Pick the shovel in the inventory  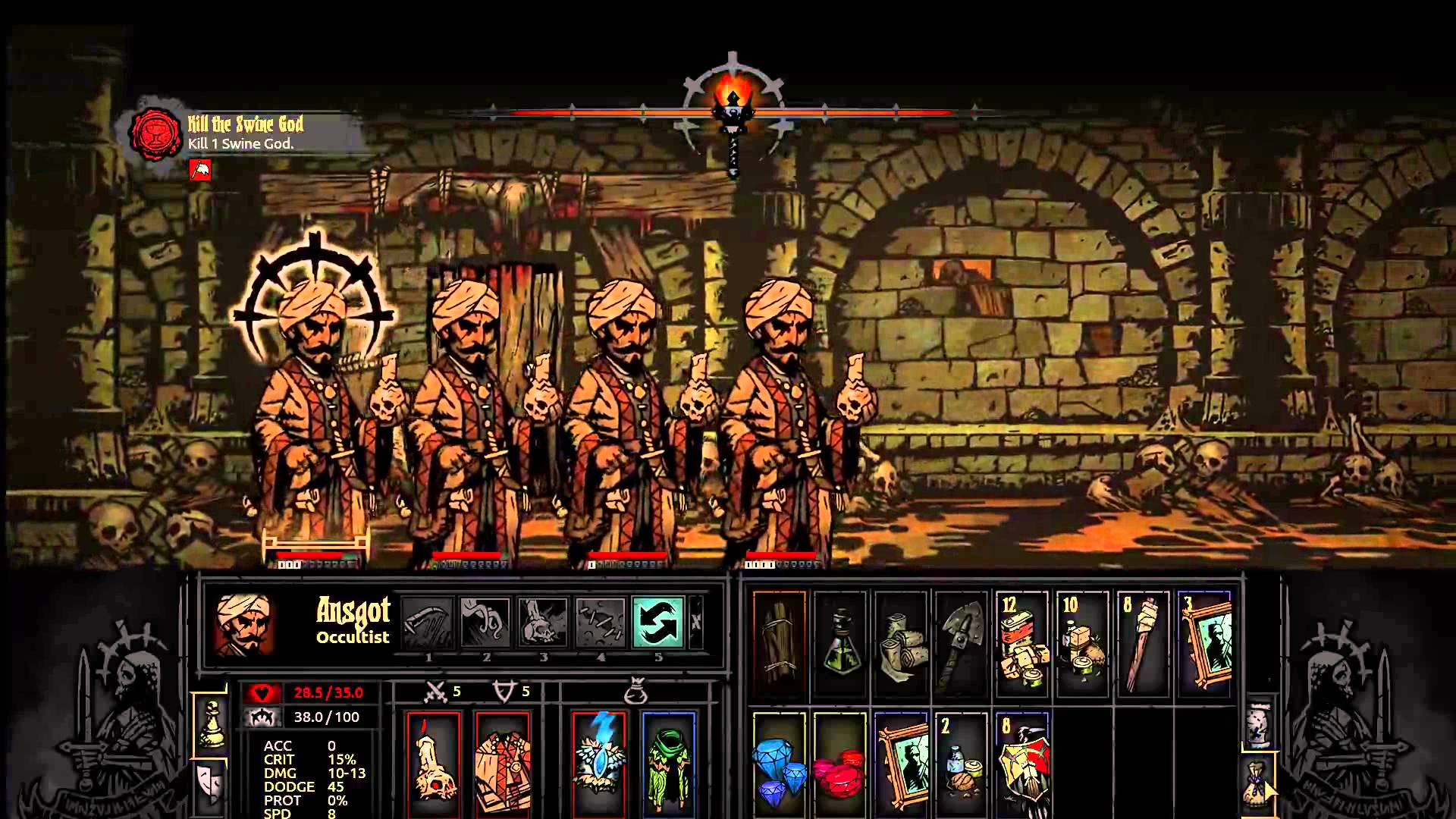tap(962, 643)
